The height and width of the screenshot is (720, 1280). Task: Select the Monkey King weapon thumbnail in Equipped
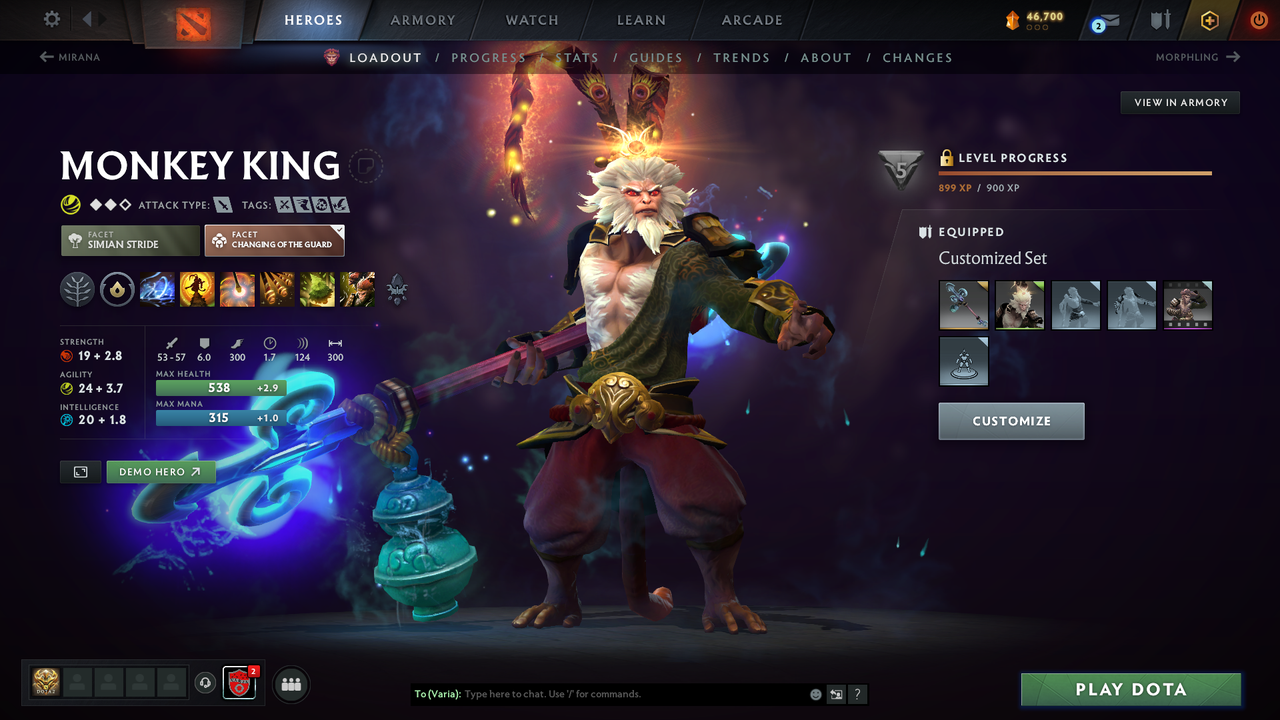tap(963, 305)
